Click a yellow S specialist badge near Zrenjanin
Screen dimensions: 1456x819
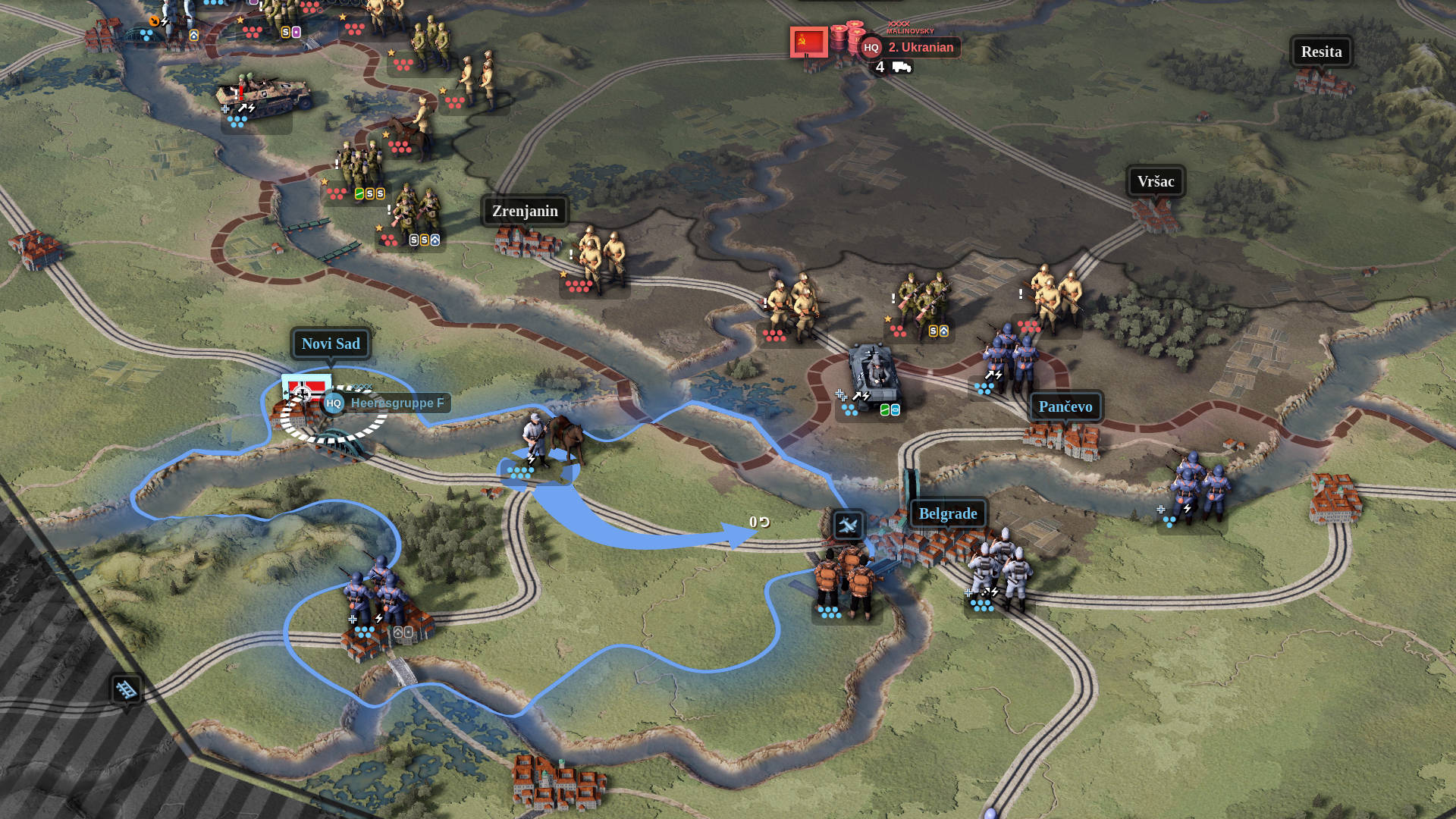point(370,194)
